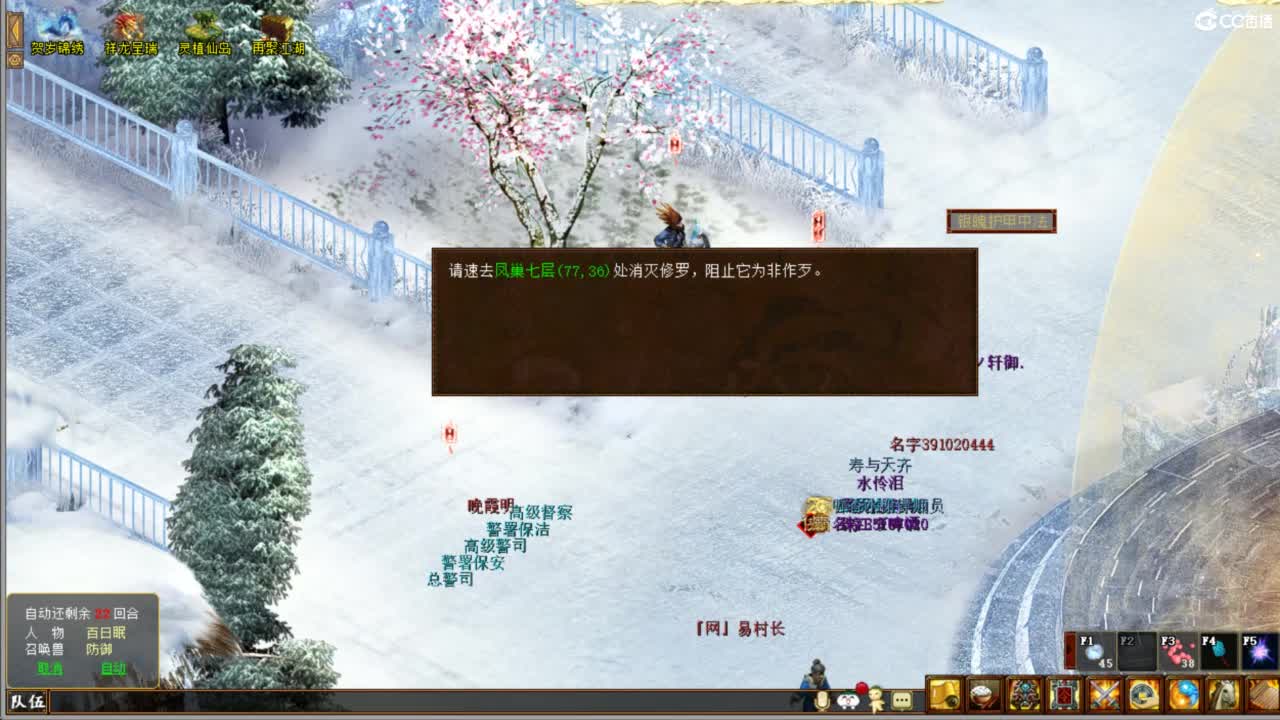Open the abacus icon at toolbar's right end
The height and width of the screenshot is (720, 1280).
tap(1261, 695)
